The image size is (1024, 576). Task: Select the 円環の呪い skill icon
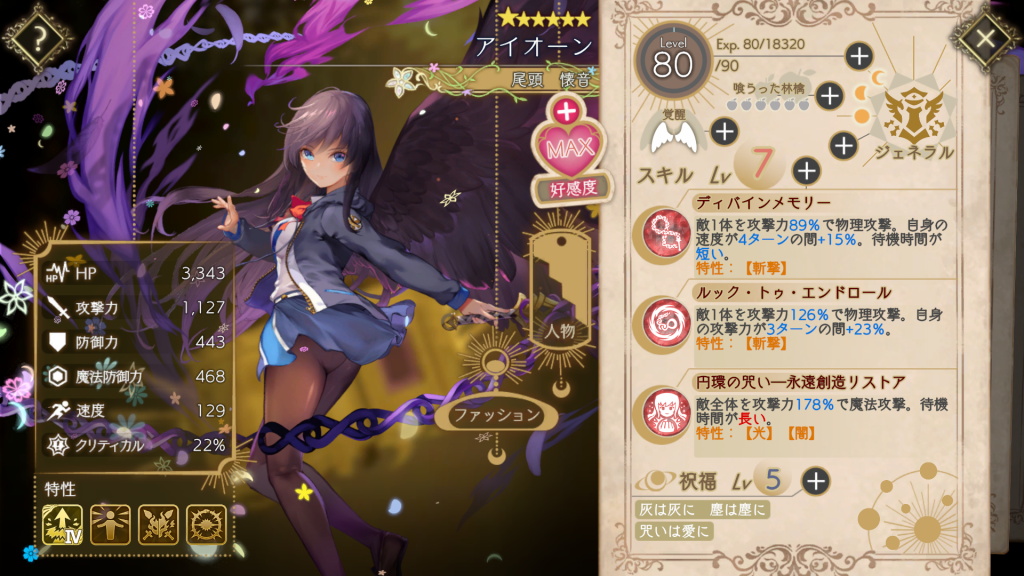662,412
